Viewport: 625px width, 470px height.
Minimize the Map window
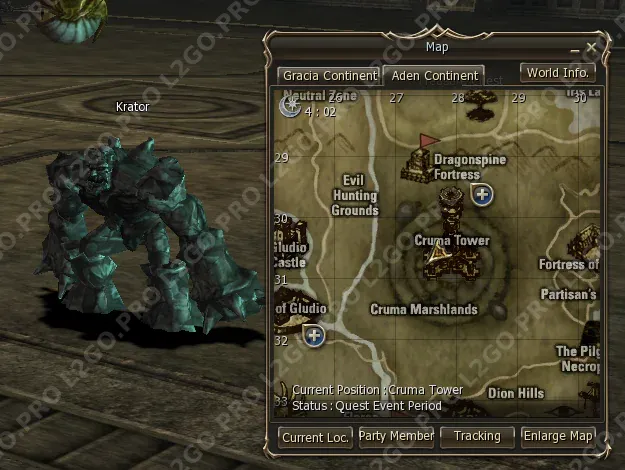[x=574, y=48]
